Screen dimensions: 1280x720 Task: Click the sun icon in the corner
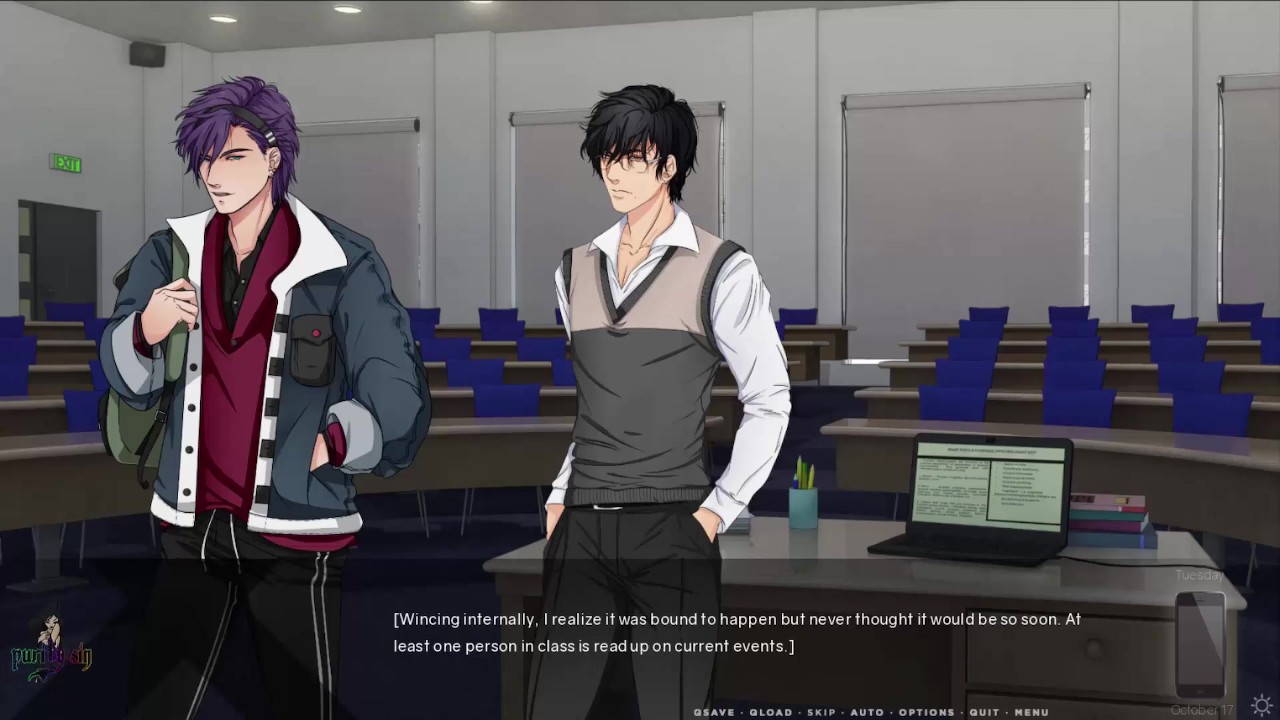tap(1261, 704)
